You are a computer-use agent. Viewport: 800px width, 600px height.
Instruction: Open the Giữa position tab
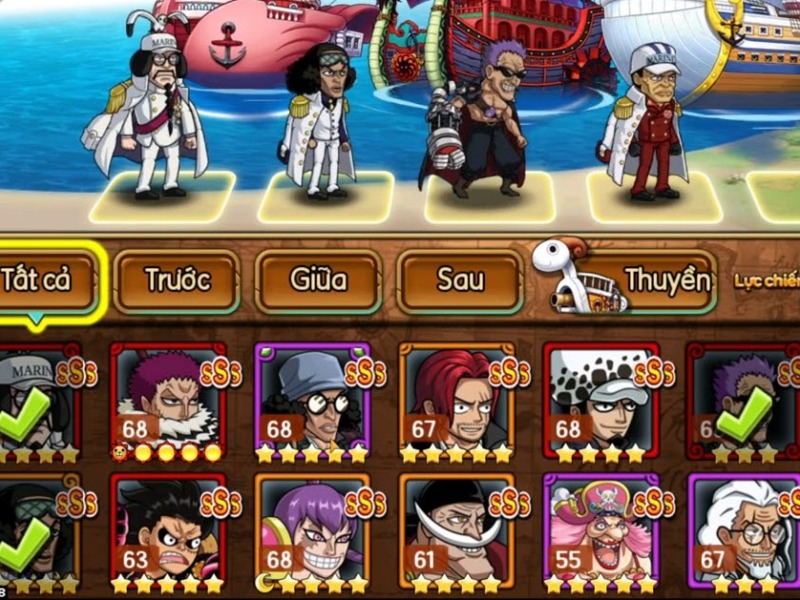pos(318,281)
